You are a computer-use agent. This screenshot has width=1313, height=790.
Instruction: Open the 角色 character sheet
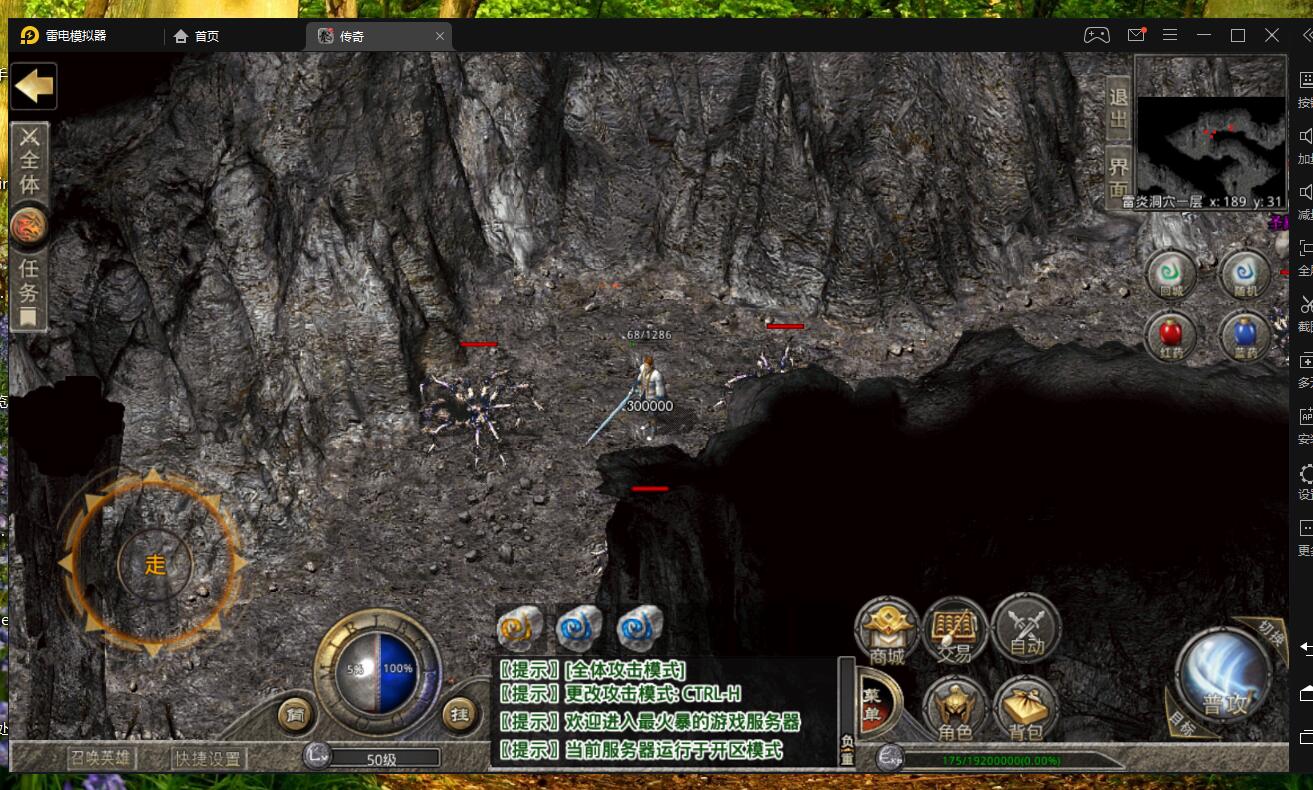click(x=955, y=708)
